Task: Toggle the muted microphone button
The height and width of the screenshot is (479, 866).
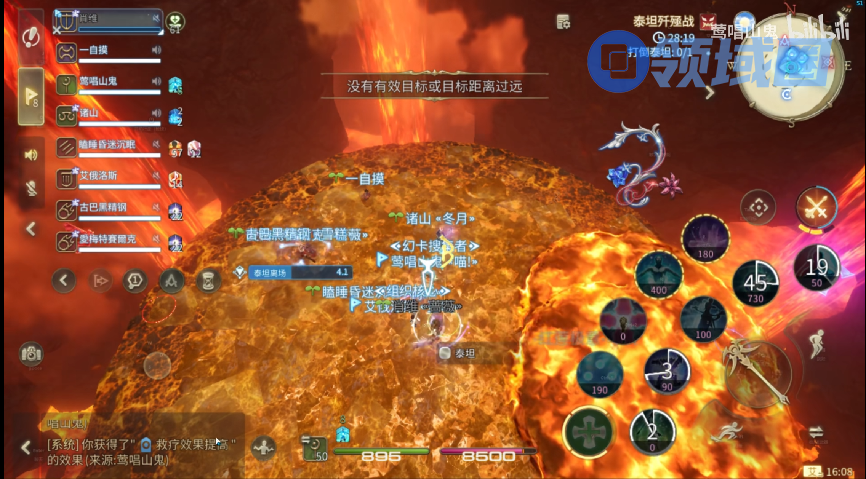Action: (x=31, y=189)
